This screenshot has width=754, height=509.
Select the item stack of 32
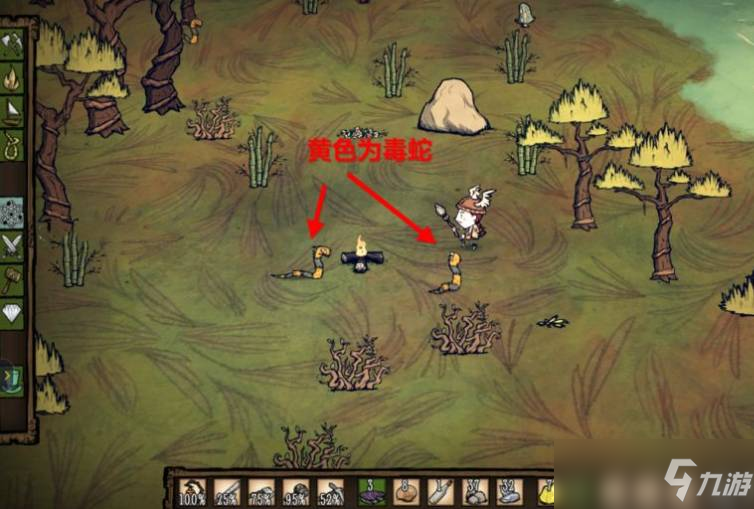coord(510,491)
